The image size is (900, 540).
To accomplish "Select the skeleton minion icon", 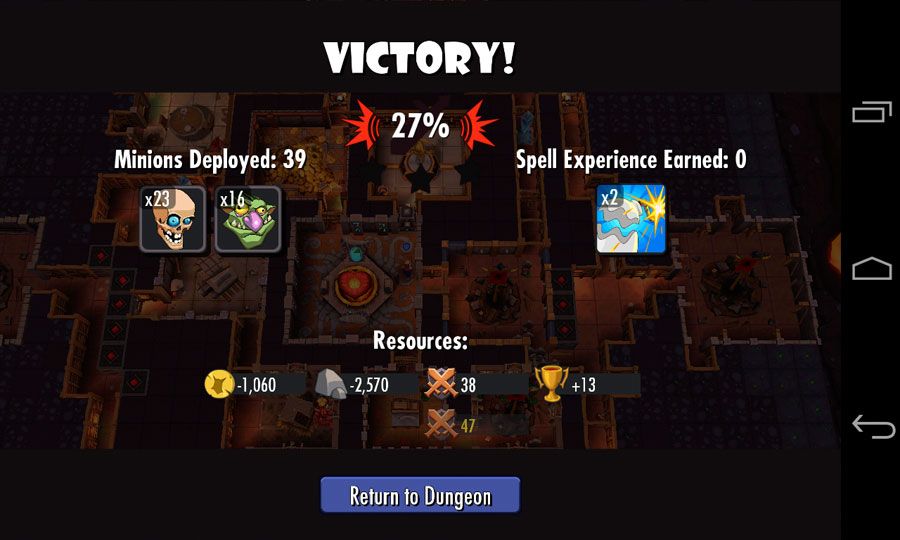I will 173,219.
